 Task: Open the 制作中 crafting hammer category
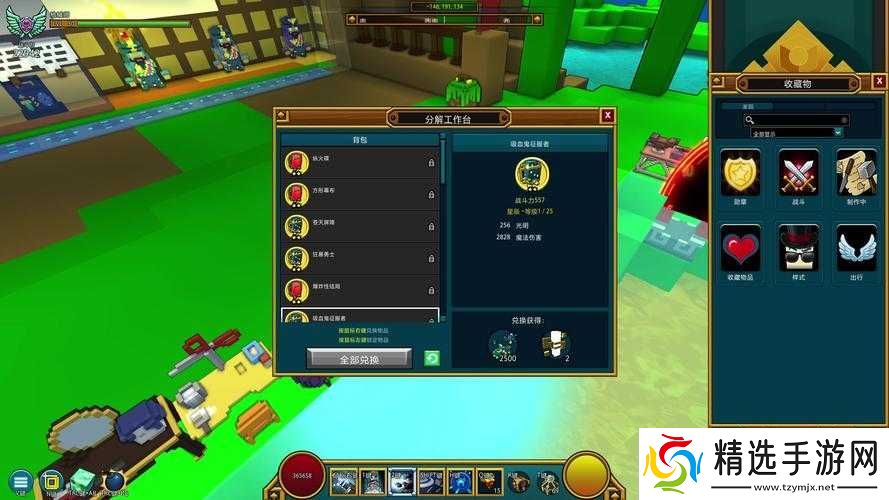[x=856, y=173]
